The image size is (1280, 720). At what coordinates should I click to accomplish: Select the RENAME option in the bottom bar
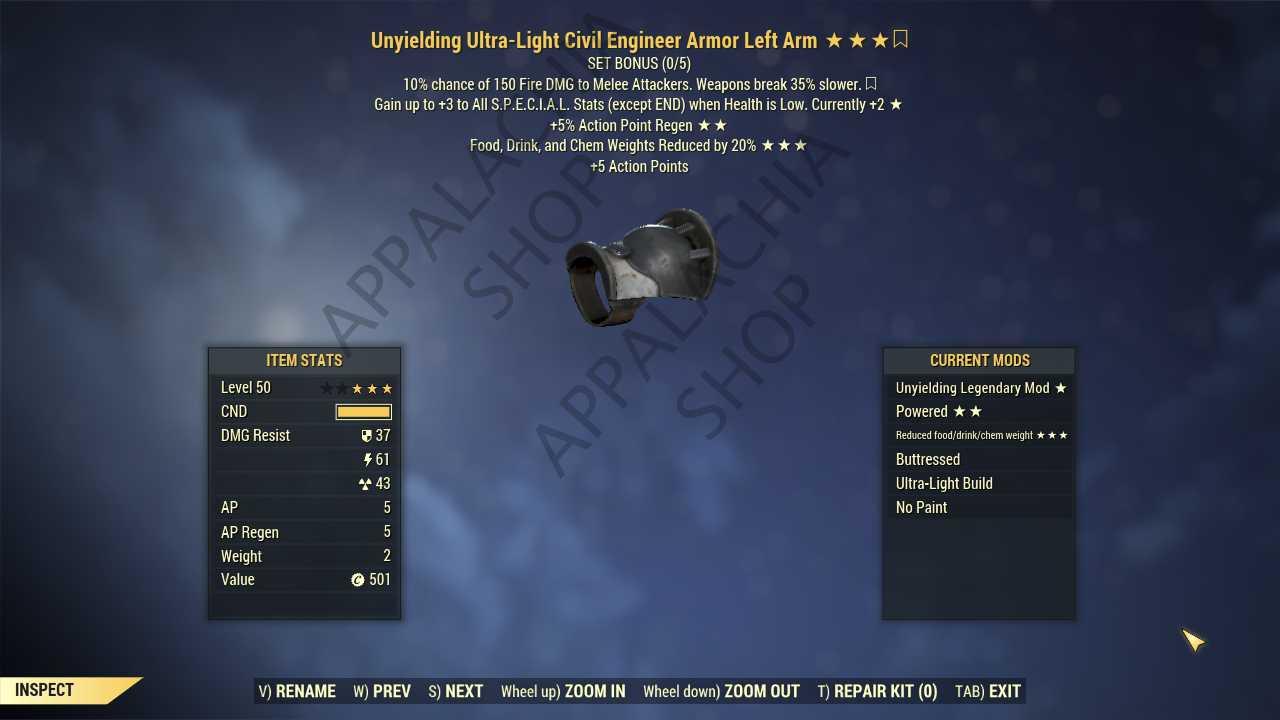[296, 691]
